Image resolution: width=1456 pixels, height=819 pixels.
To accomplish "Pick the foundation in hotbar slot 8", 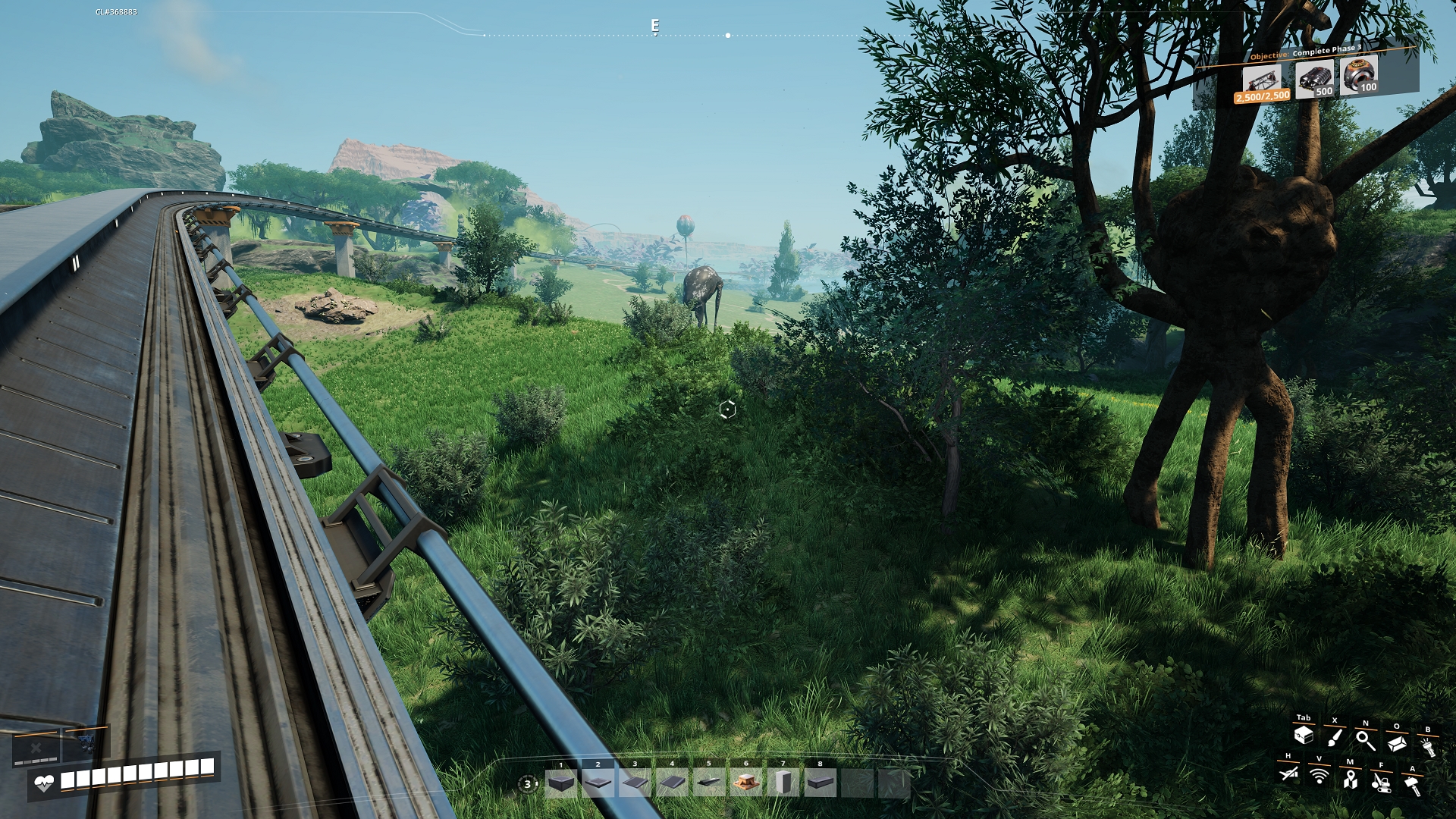I will pyautogui.click(x=820, y=783).
